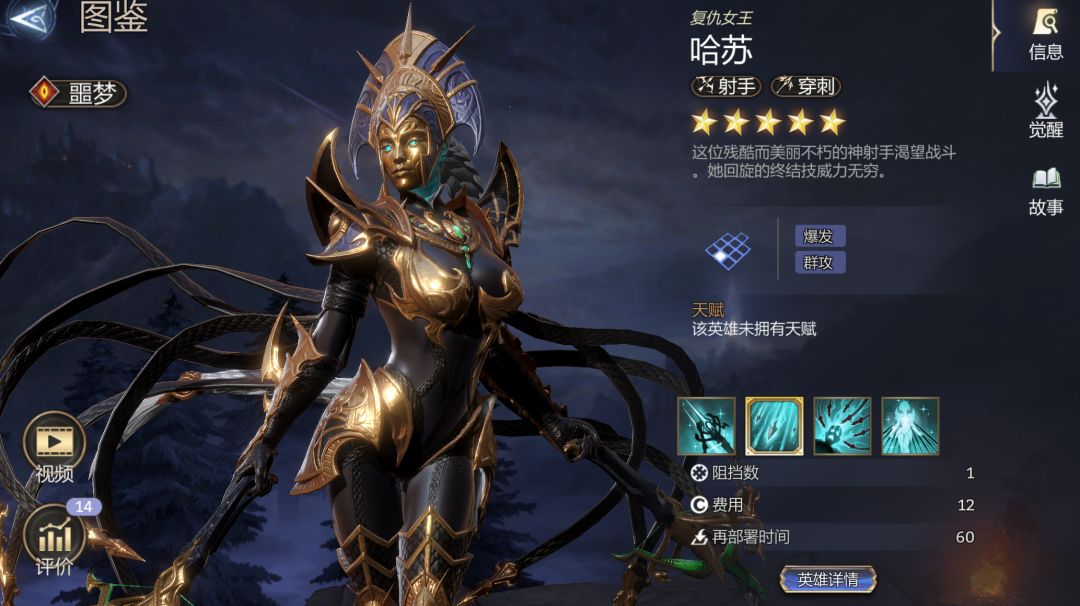1080x606 pixels.
Task: Switch to the 觉醒 awakening tab
Action: point(1045,111)
